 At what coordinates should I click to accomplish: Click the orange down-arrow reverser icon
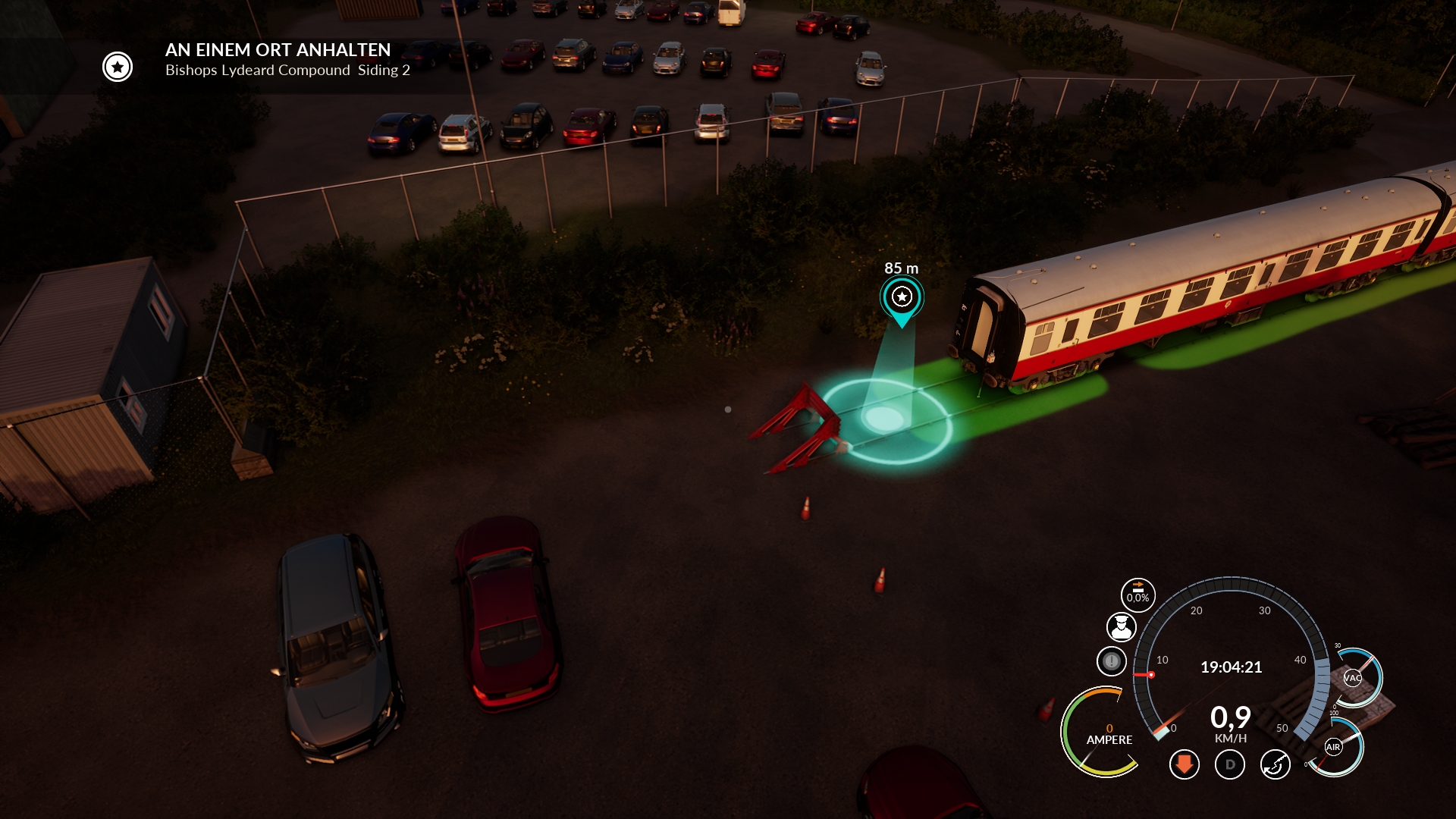[x=1184, y=764]
